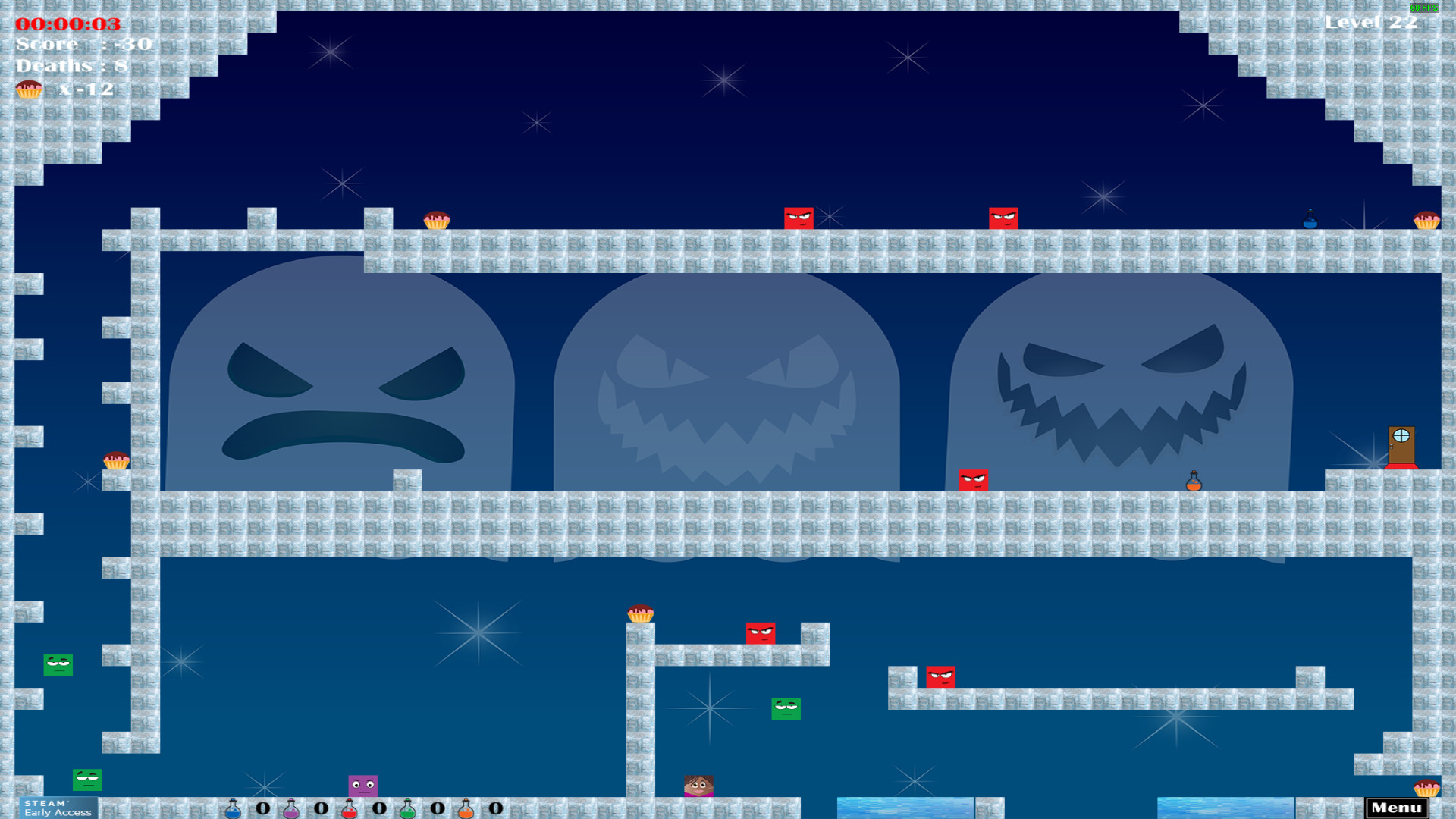The height and width of the screenshot is (819, 1456).
Task: Select the purple player block at bottom
Action: point(362,785)
